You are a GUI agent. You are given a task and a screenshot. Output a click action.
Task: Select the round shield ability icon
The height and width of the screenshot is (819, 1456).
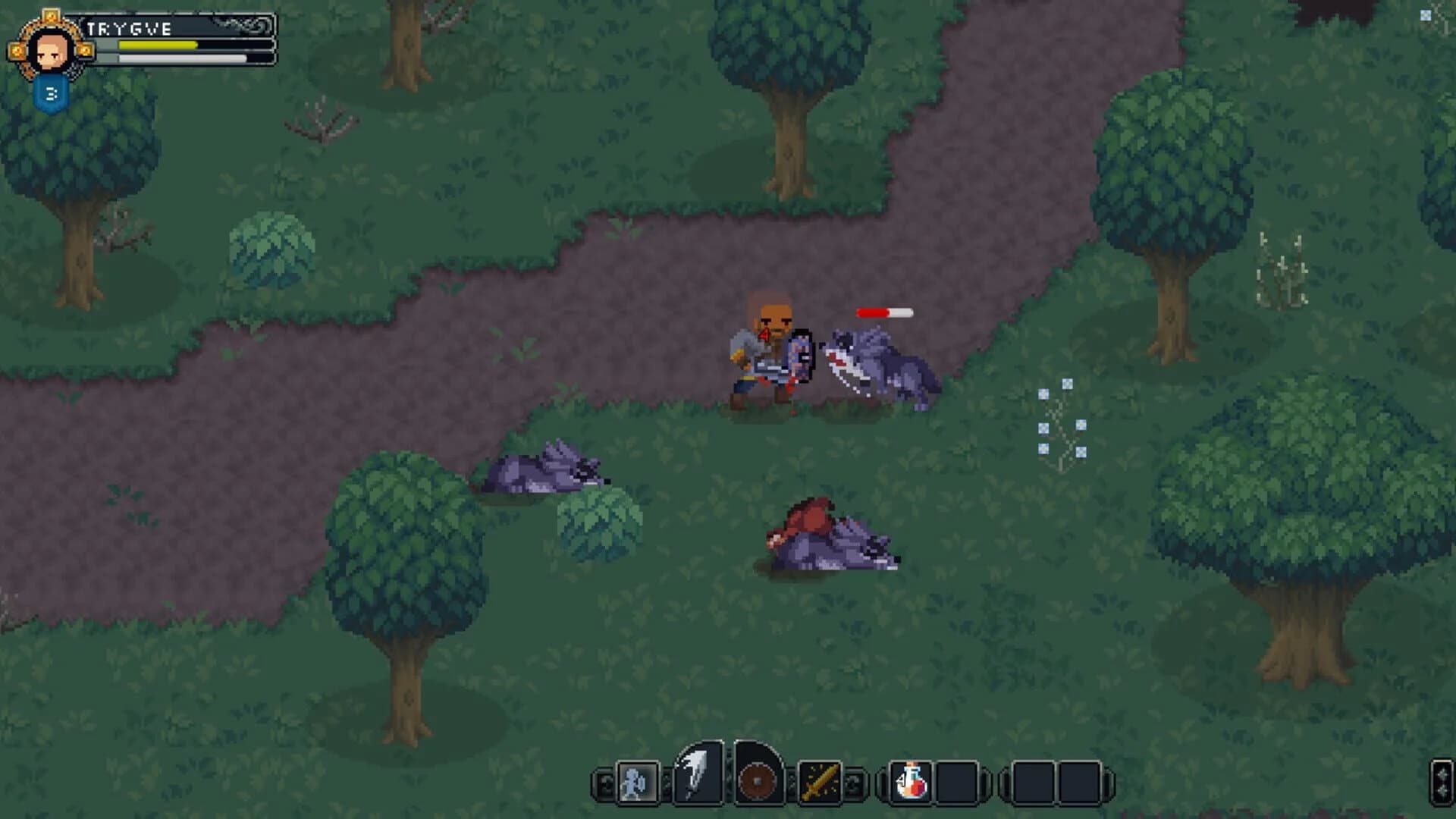tap(756, 780)
